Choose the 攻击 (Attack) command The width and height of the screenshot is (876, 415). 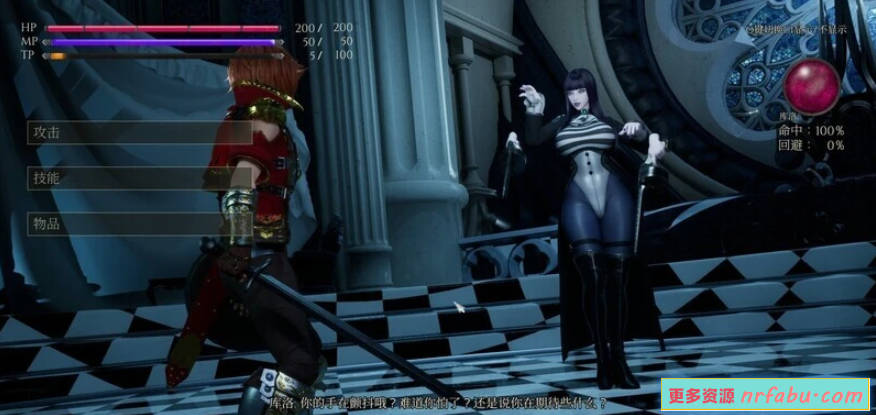tap(138, 133)
